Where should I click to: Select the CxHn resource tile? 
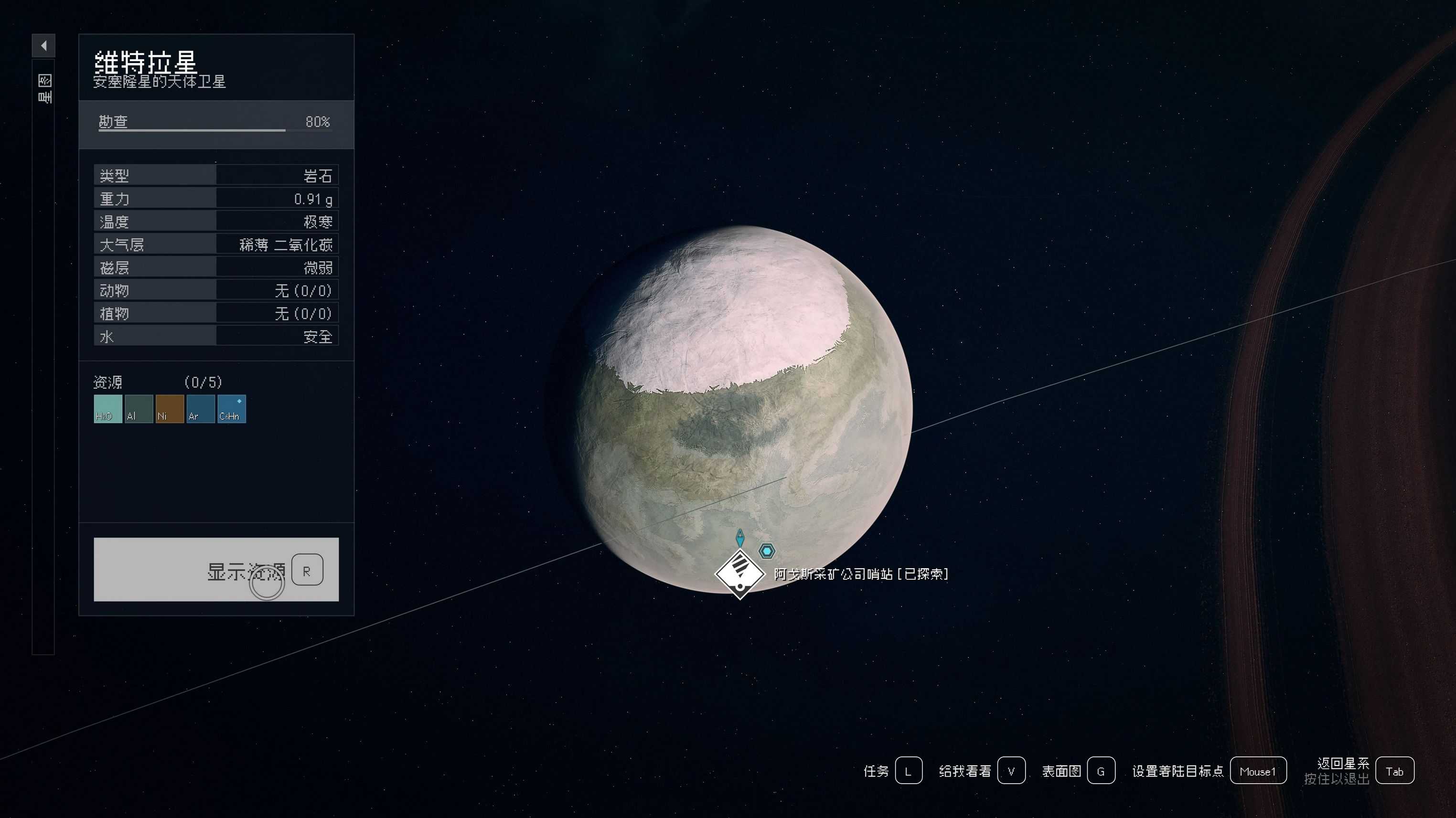232,408
